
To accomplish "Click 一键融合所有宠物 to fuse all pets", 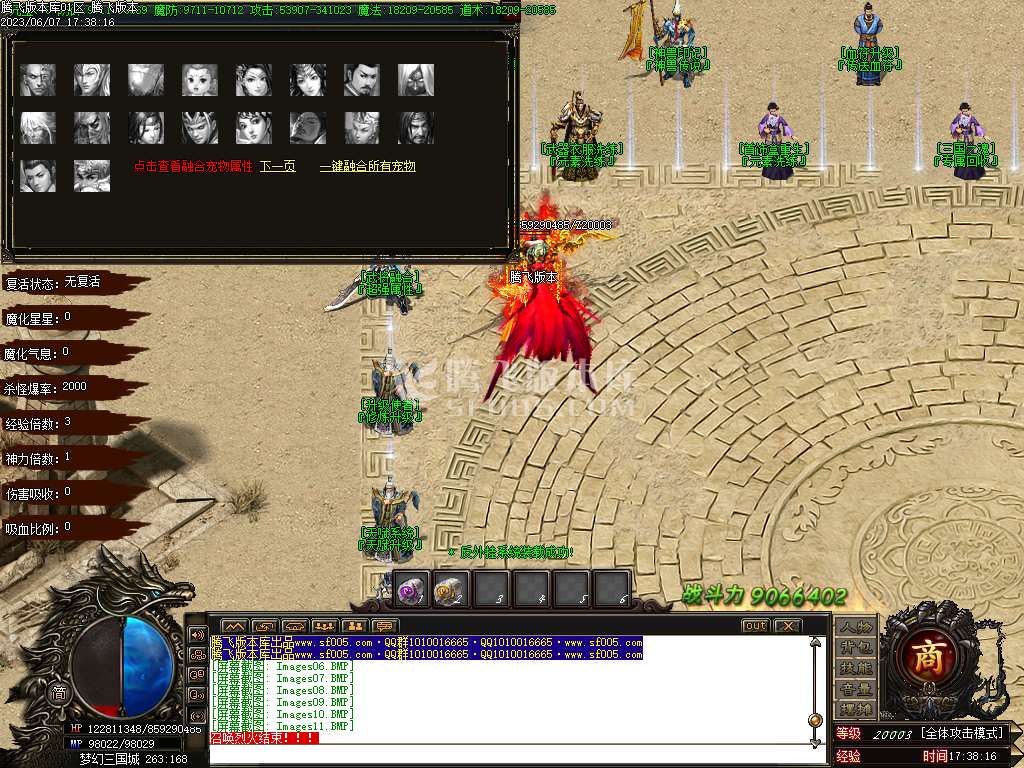I will pyautogui.click(x=367, y=167).
